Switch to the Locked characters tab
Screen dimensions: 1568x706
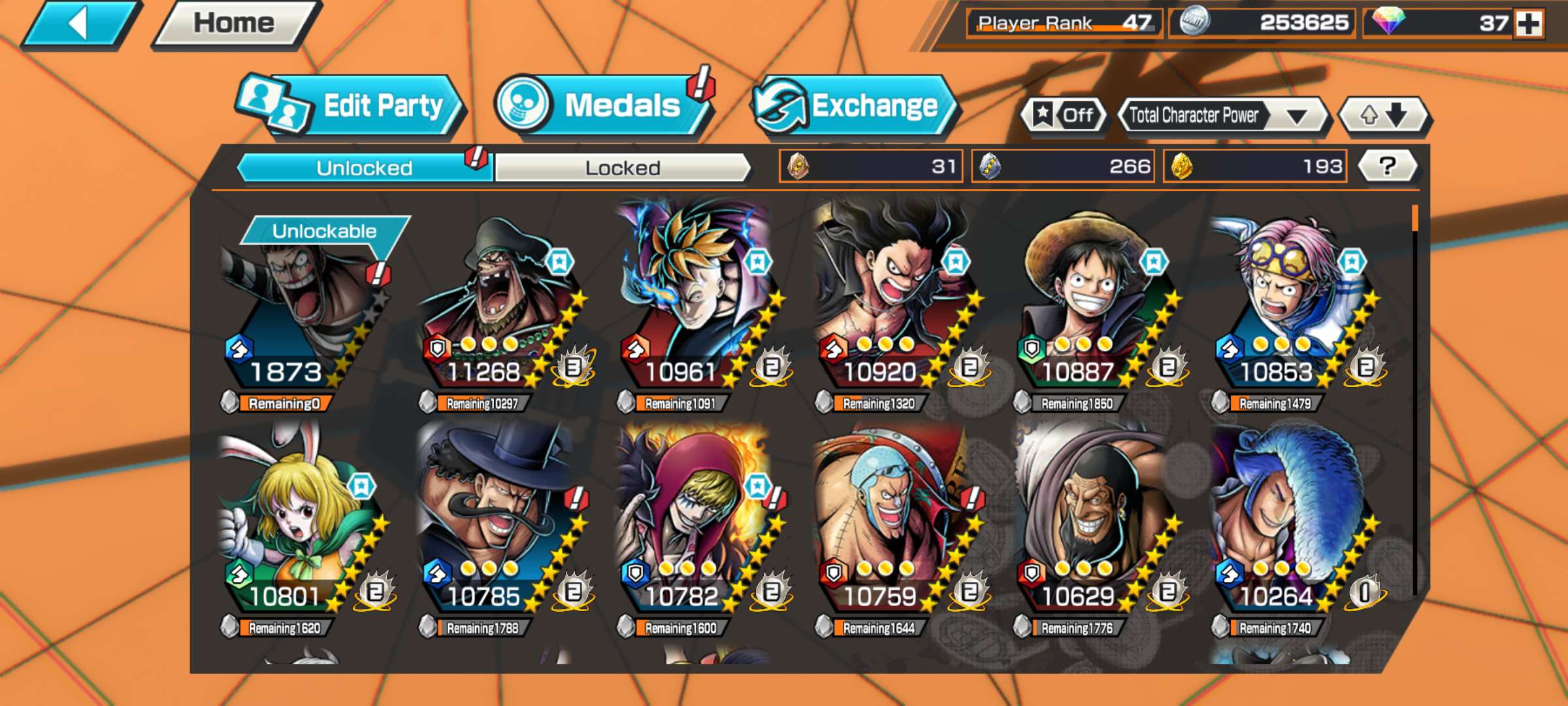click(622, 168)
